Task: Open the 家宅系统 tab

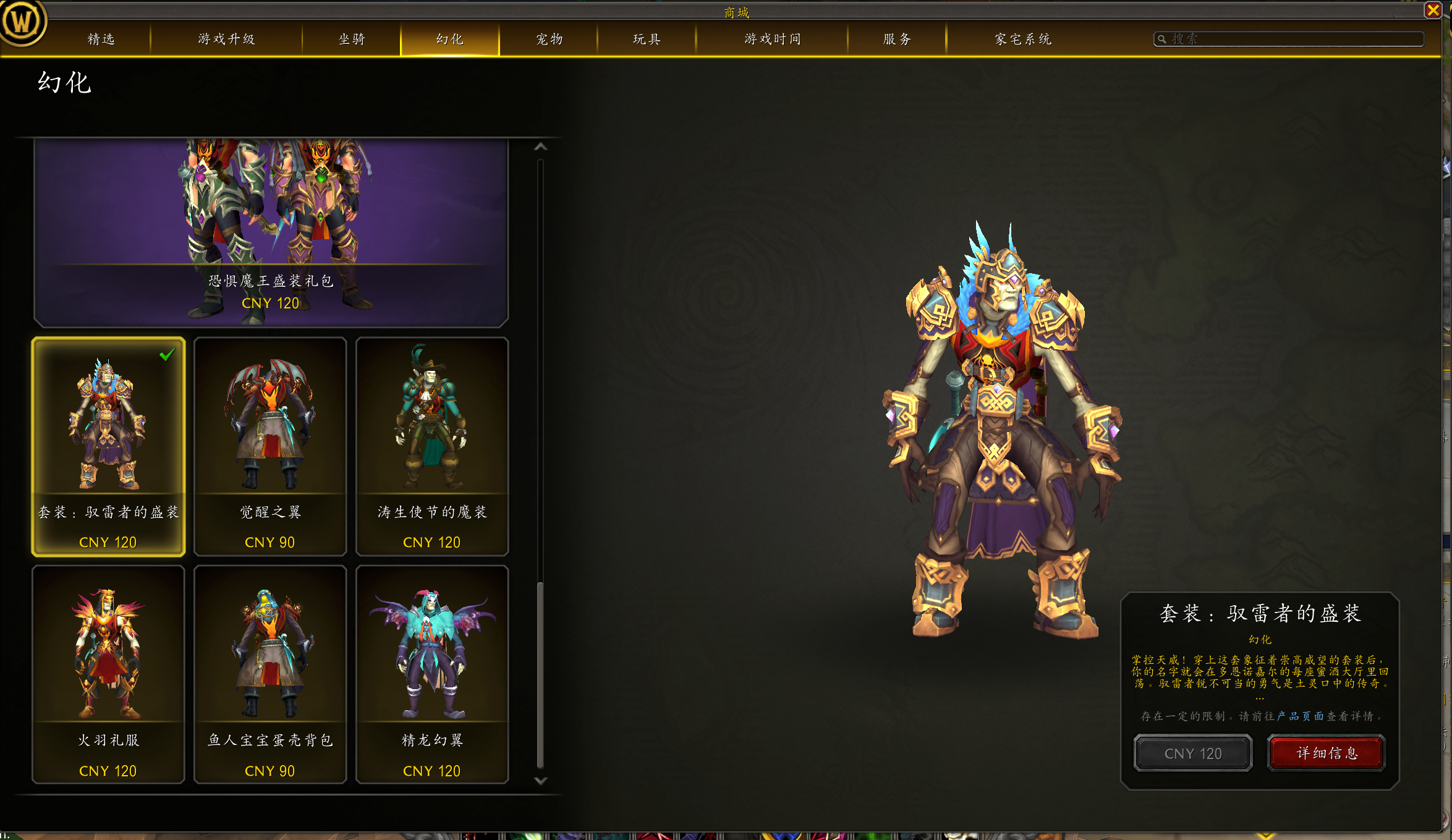Action: 1023,39
